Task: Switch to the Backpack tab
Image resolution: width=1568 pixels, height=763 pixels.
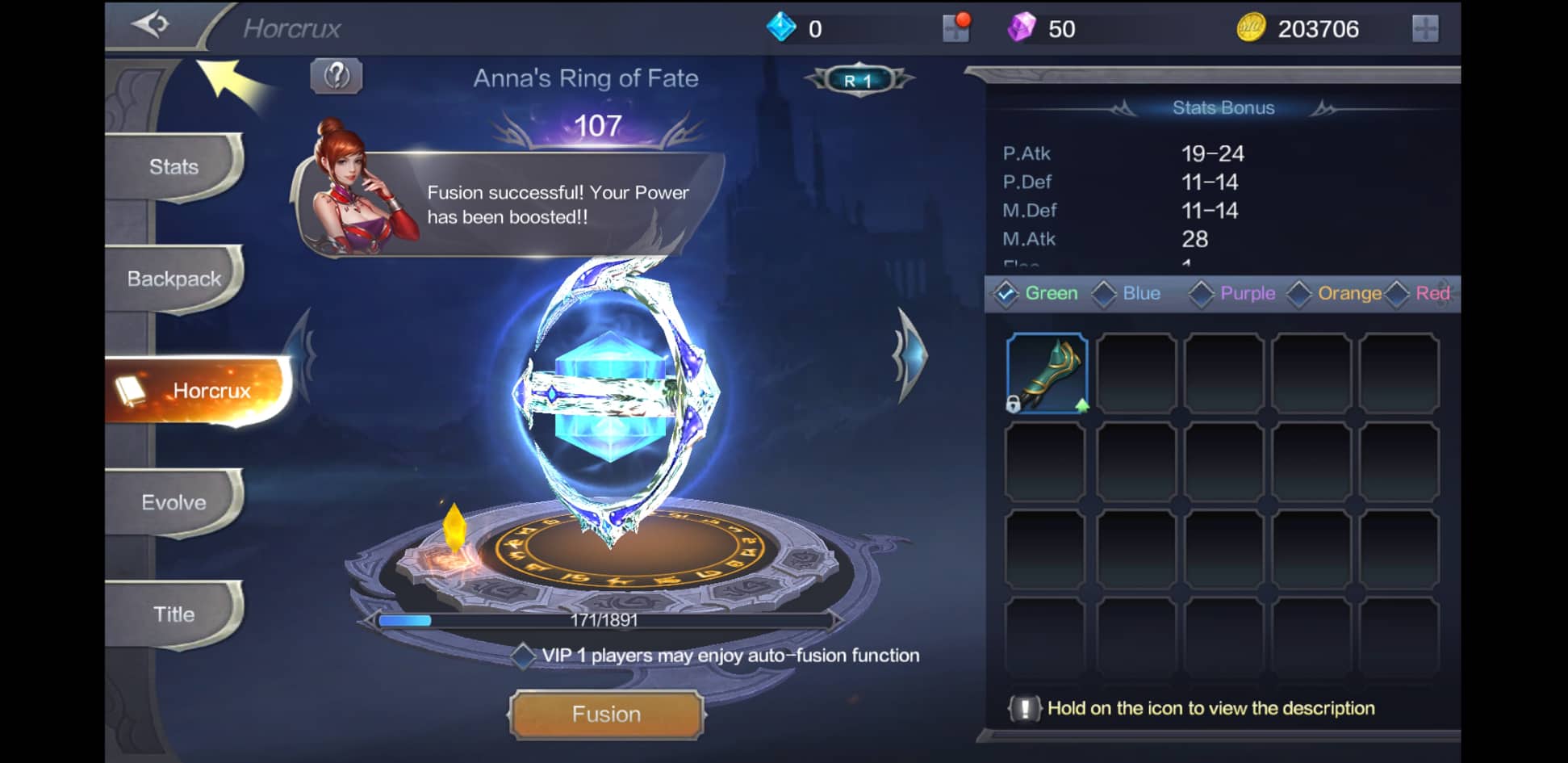Action: (174, 278)
